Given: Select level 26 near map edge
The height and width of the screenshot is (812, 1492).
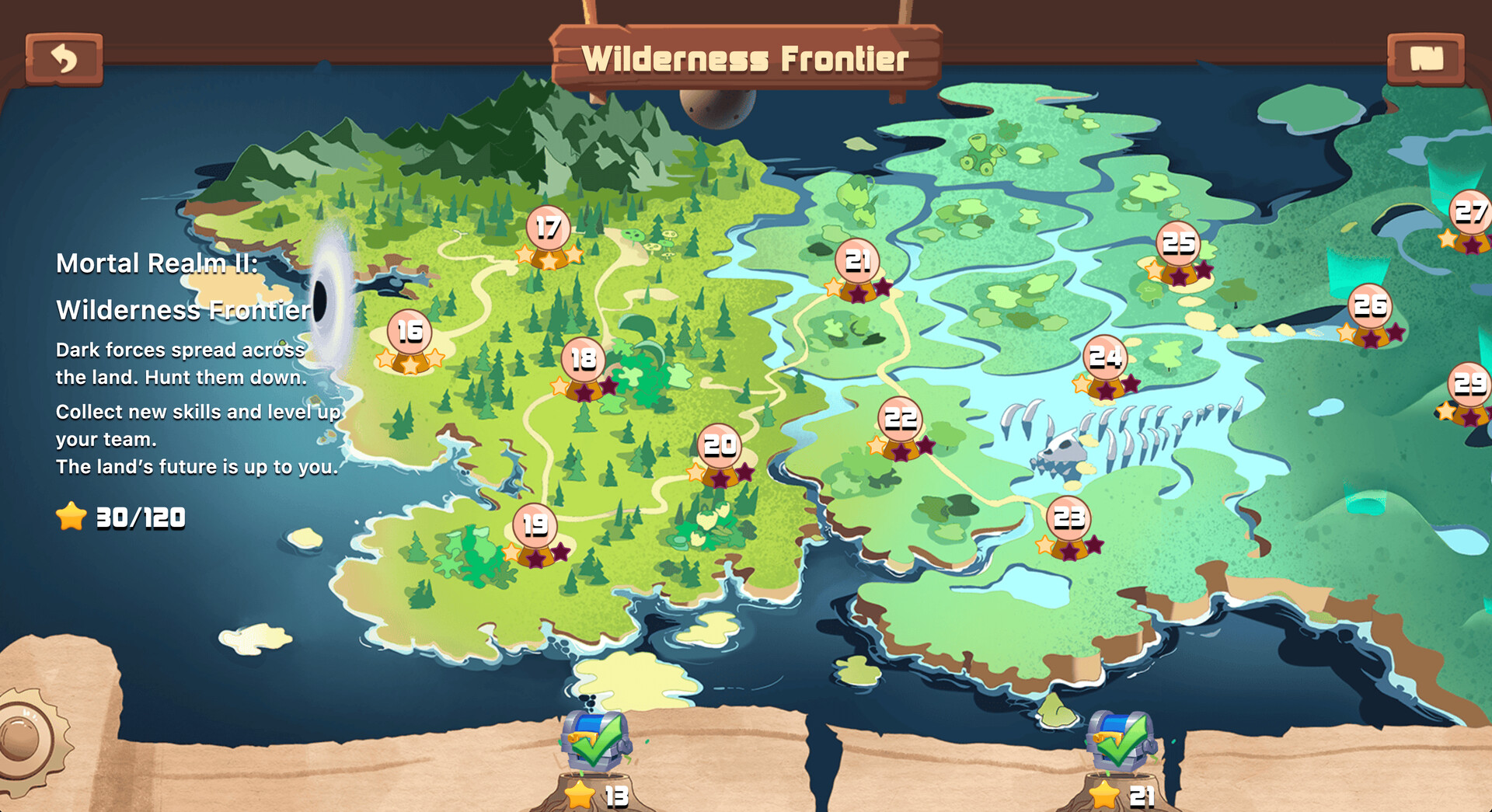Looking at the screenshot, I should click(x=1372, y=305).
